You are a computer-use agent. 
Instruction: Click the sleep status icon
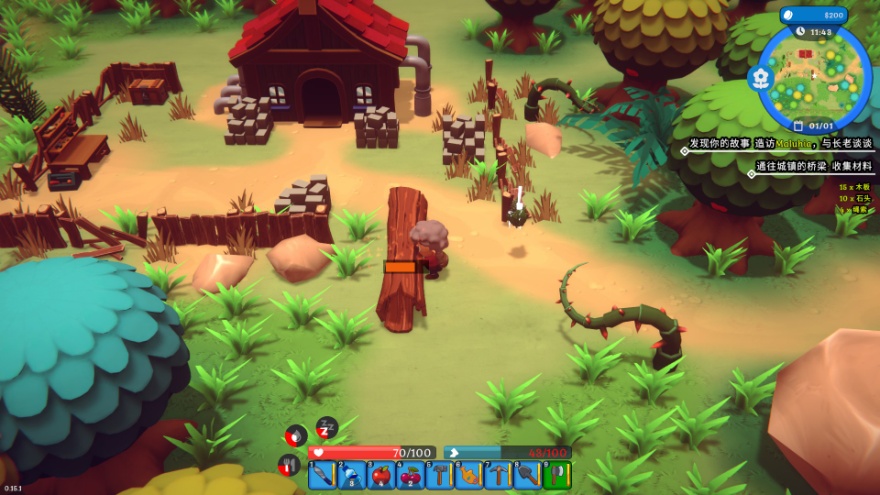point(327,429)
